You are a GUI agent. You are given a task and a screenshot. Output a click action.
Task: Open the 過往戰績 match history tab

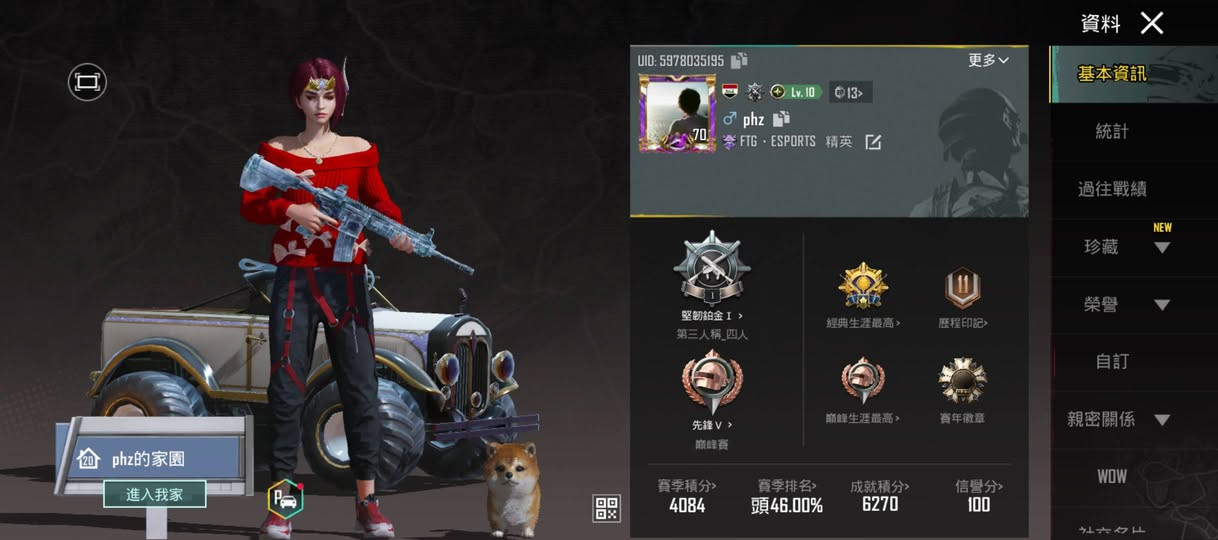[x=1112, y=189]
